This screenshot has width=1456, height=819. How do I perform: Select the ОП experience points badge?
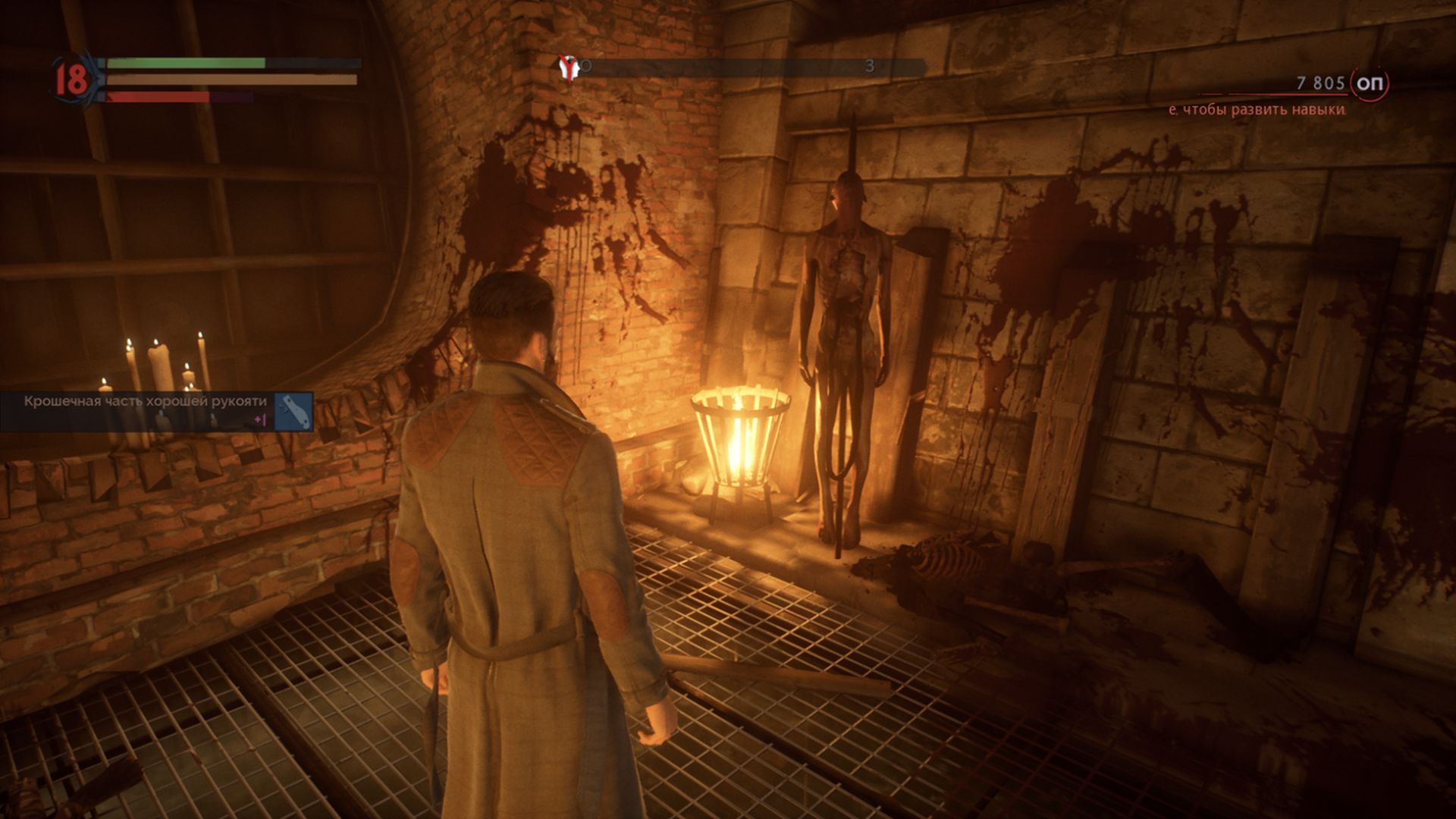click(1370, 83)
